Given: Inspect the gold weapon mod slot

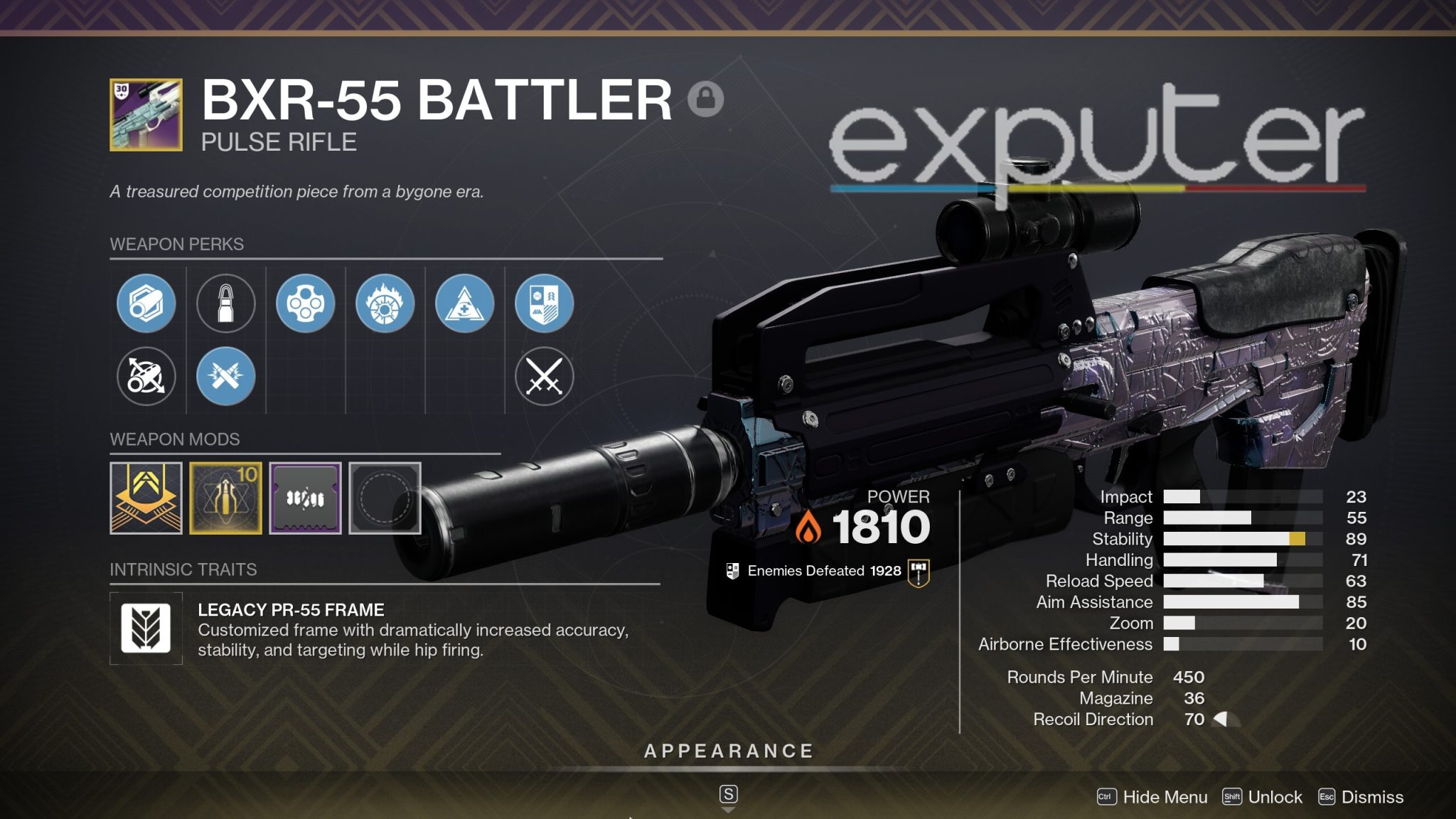Looking at the screenshot, I should click(146, 498).
